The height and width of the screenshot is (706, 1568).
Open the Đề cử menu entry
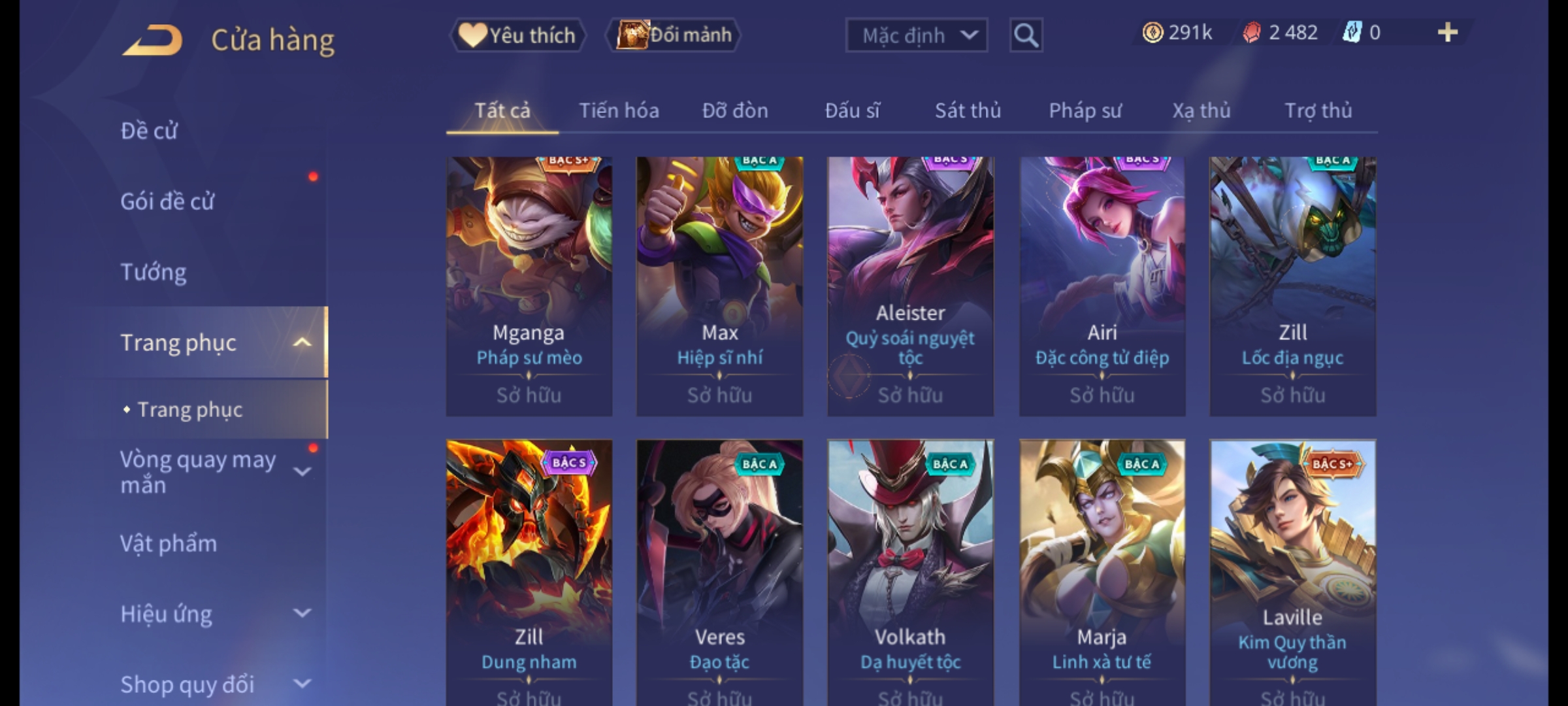click(x=149, y=131)
